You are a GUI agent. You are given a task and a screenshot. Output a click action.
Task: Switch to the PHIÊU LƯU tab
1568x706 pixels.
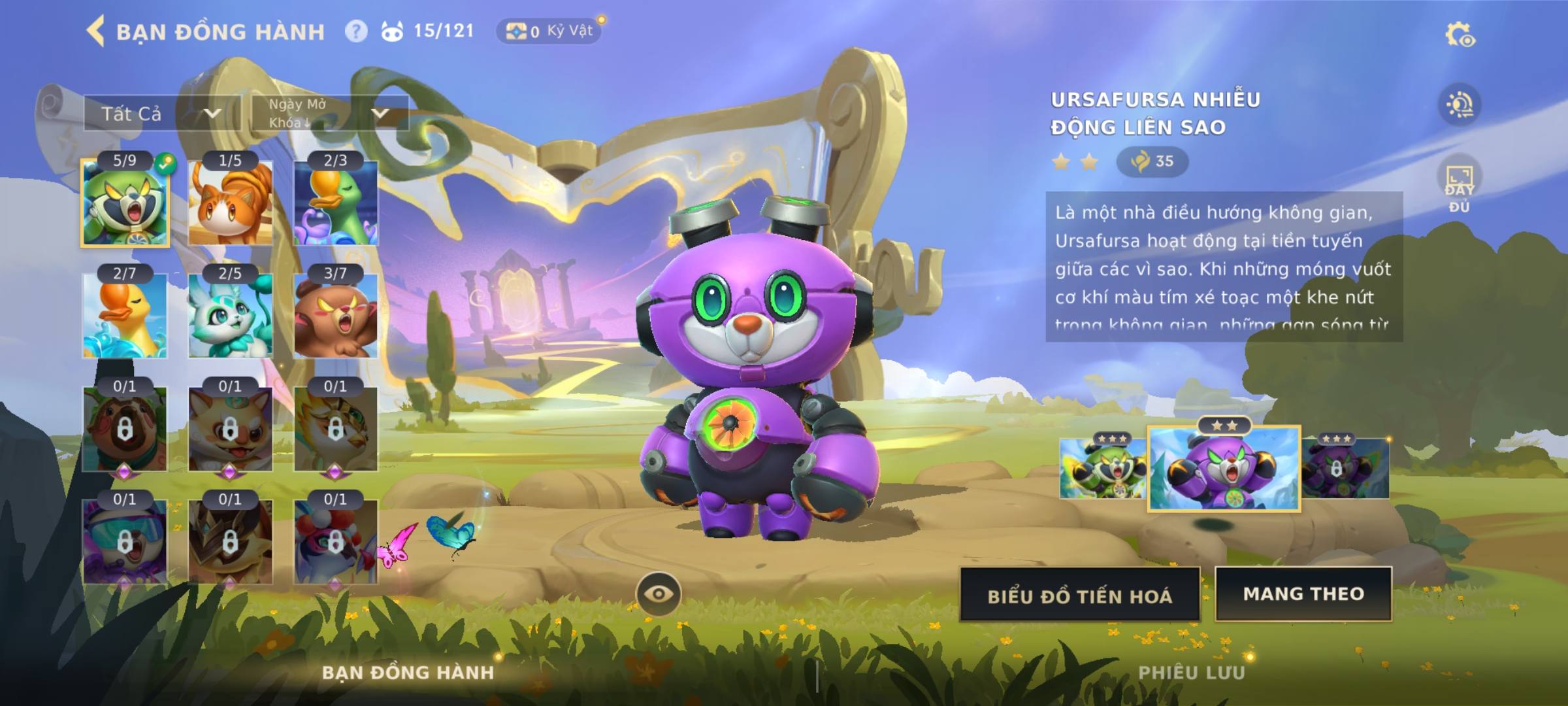(1191, 673)
